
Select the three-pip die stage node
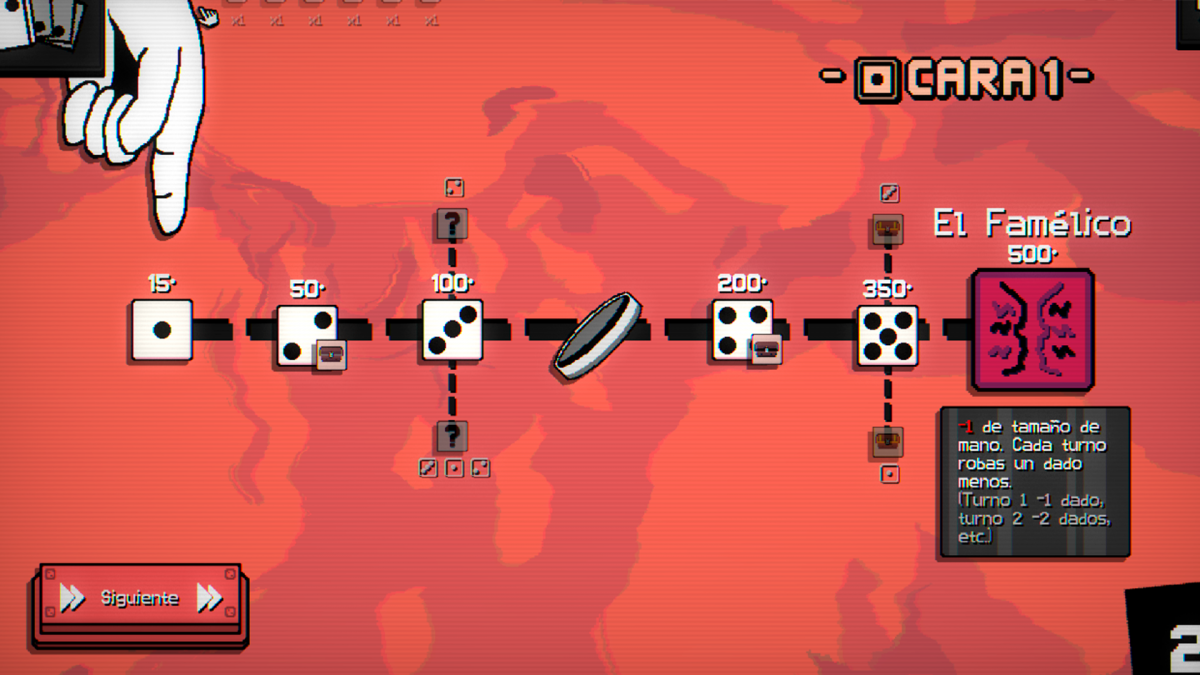point(452,330)
